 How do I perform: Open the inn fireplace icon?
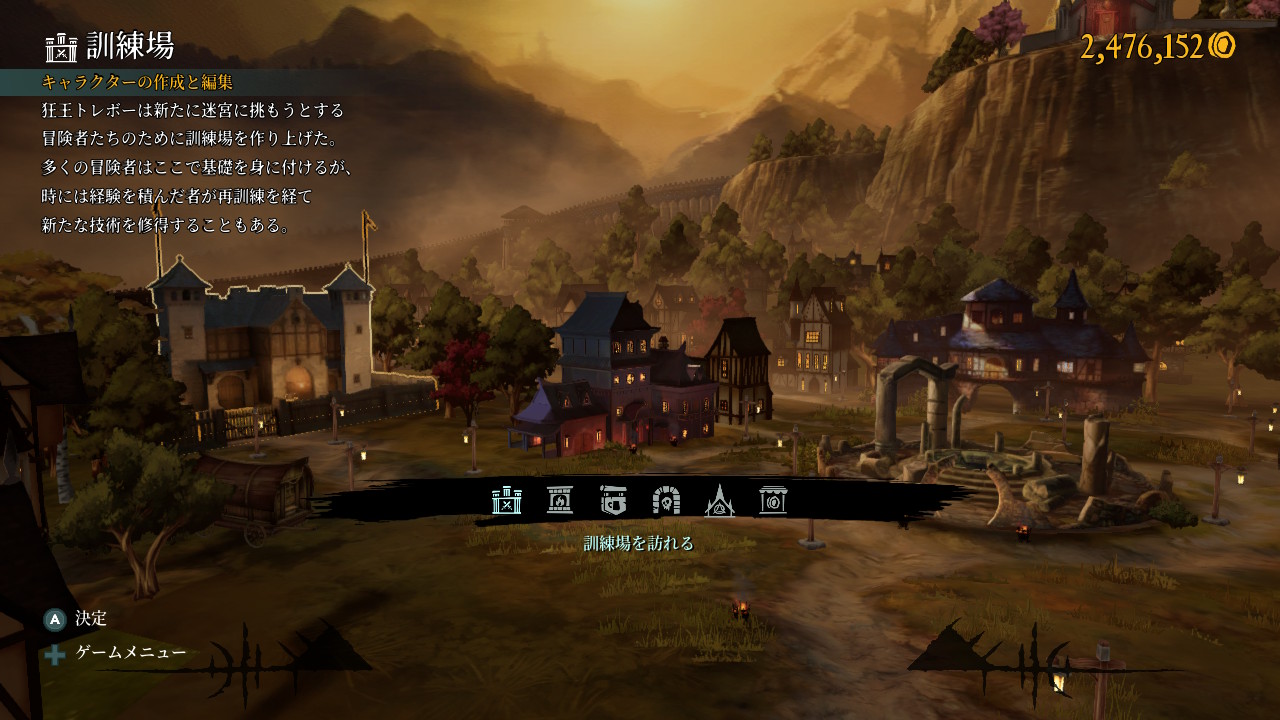point(560,499)
